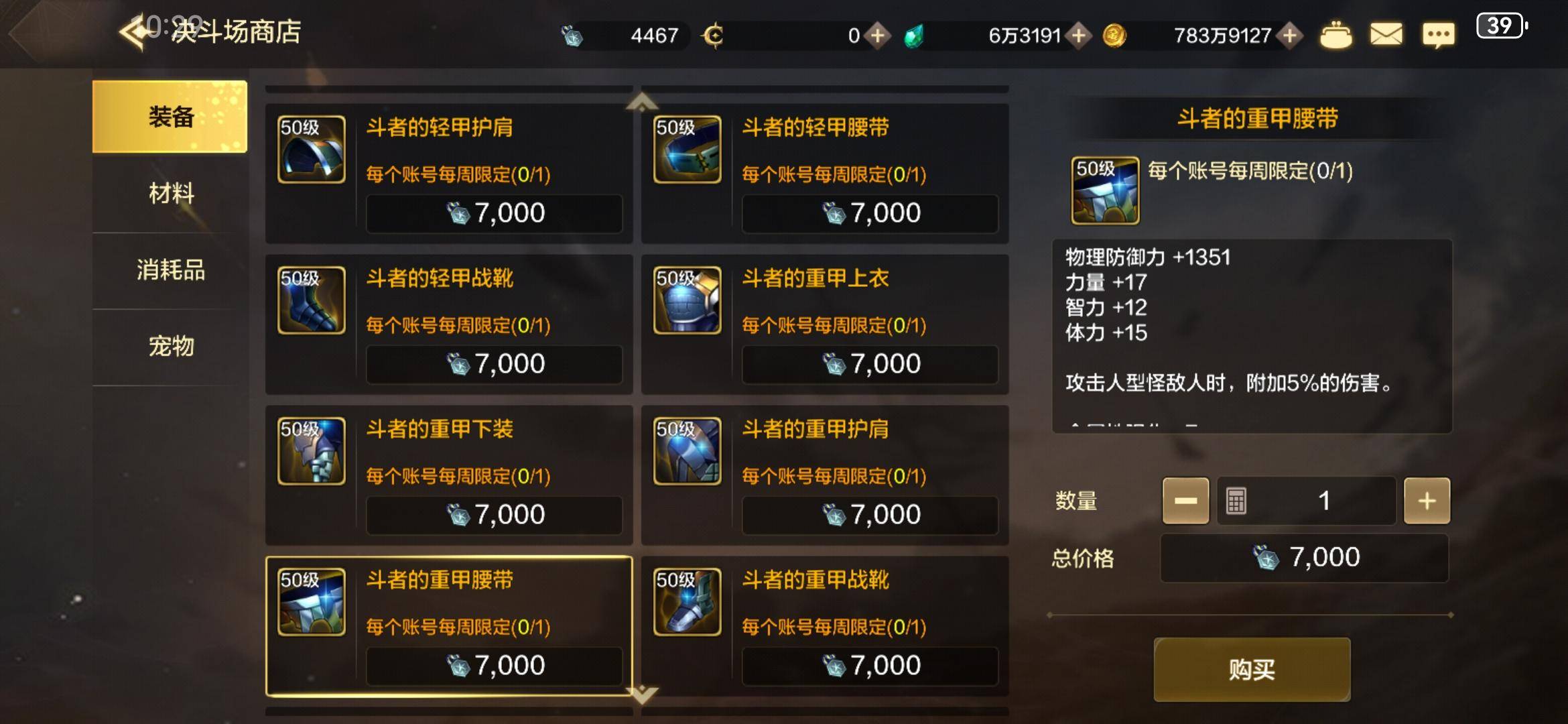Click the plus beside 6万3191 gems
This screenshot has width=1568, height=724.
tap(1078, 34)
